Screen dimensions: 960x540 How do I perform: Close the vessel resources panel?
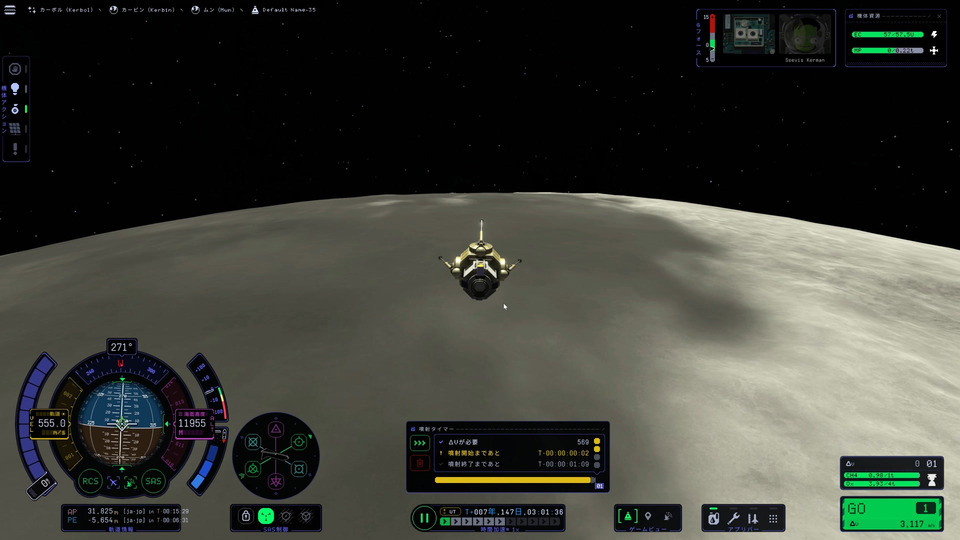(x=940, y=16)
